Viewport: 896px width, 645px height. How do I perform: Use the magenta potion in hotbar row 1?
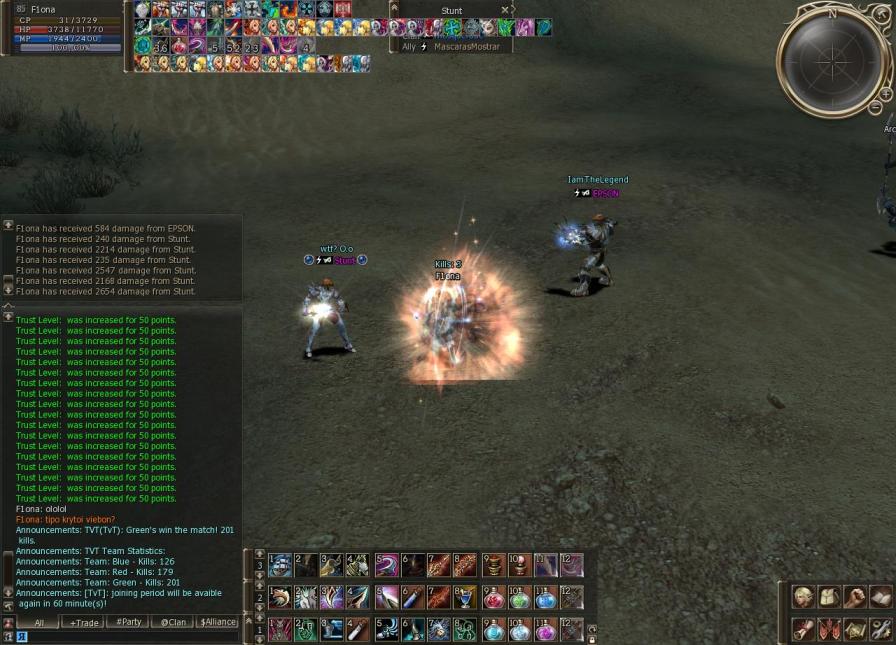pos(545,630)
